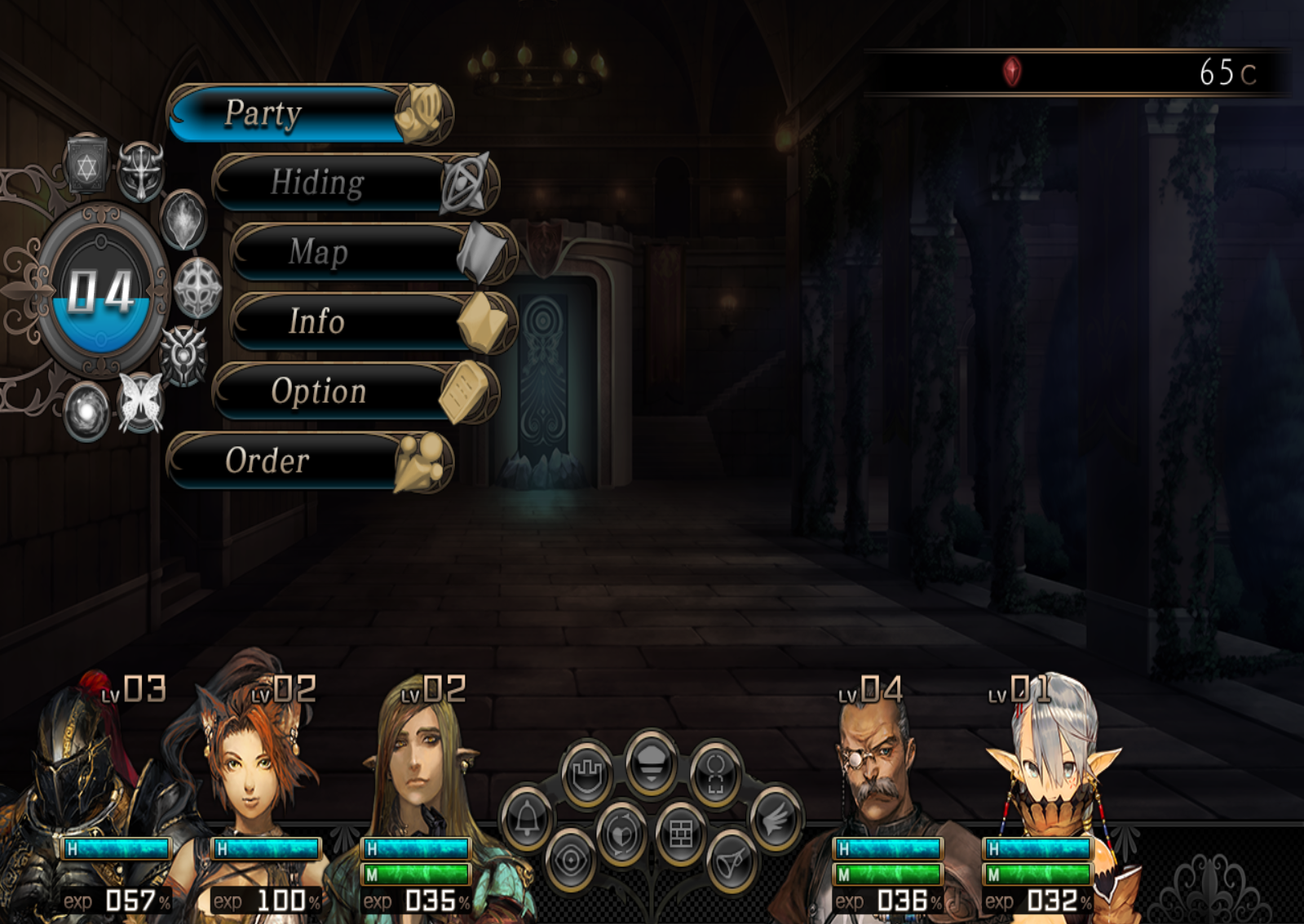Select the brick wall status icon
The width and height of the screenshot is (1304, 924).
[680, 833]
